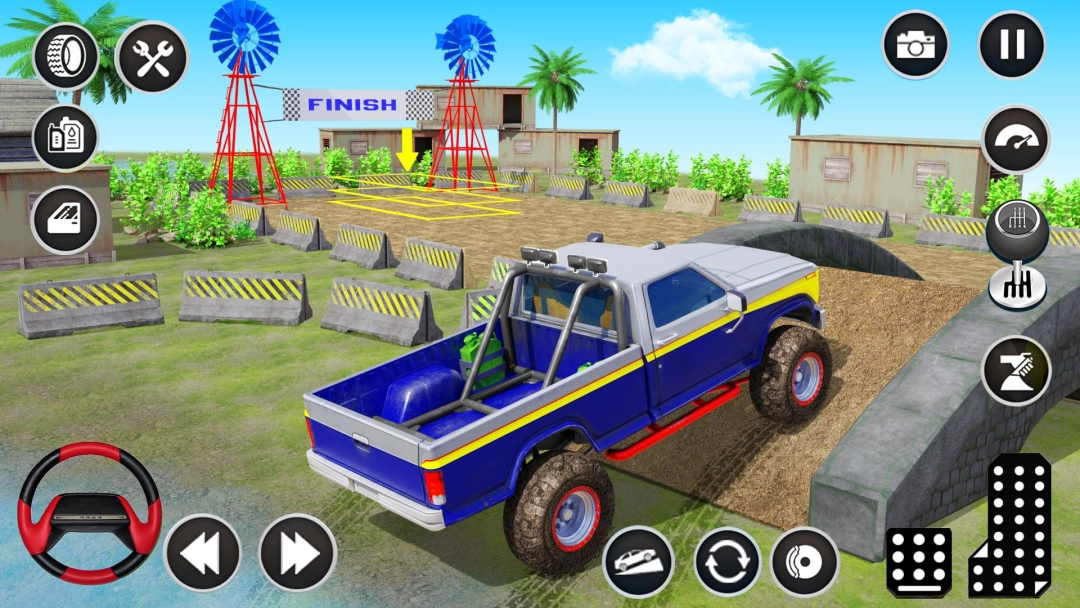Open the wrench and screwdriver repair button
This screenshot has height=608, width=1080.
click(152, 56)
